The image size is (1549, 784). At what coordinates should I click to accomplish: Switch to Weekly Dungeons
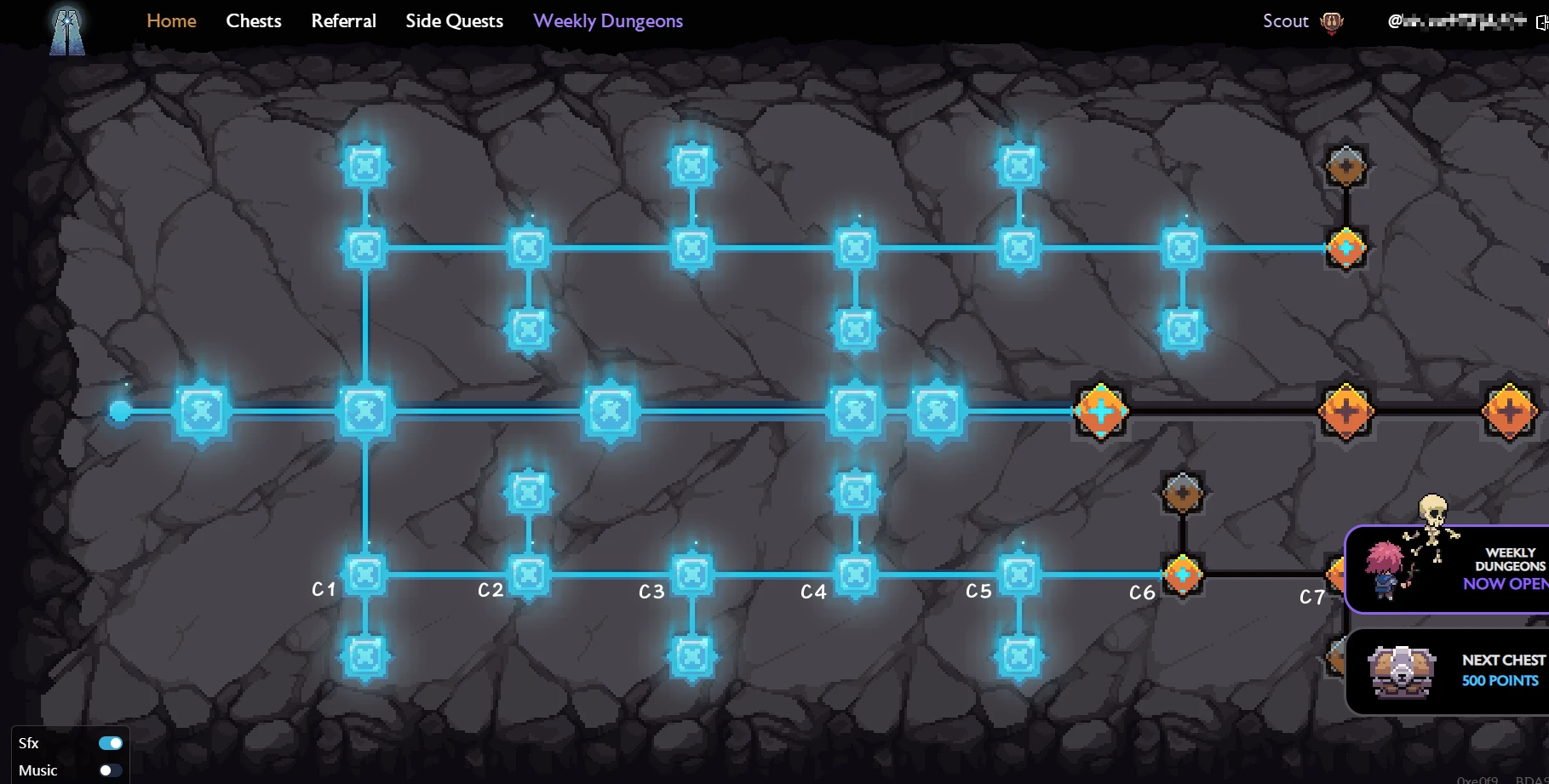click(x=608, y=20)
